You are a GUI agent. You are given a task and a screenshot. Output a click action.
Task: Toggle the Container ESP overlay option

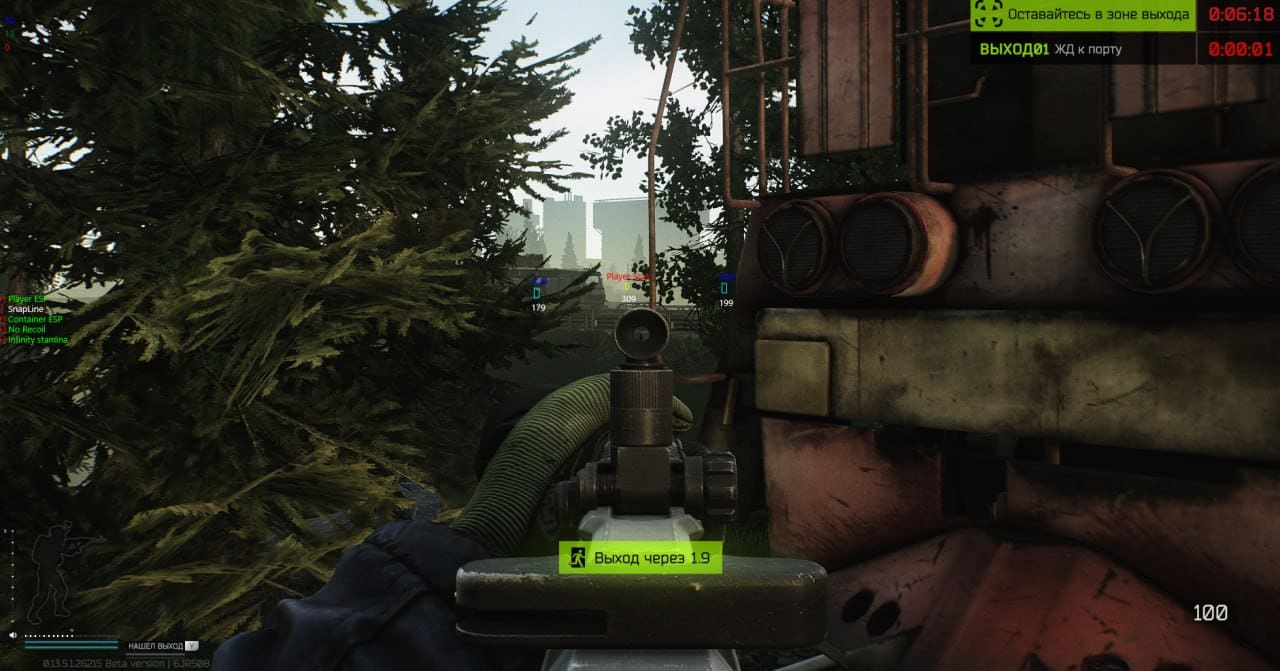click(x=36, y=319)
